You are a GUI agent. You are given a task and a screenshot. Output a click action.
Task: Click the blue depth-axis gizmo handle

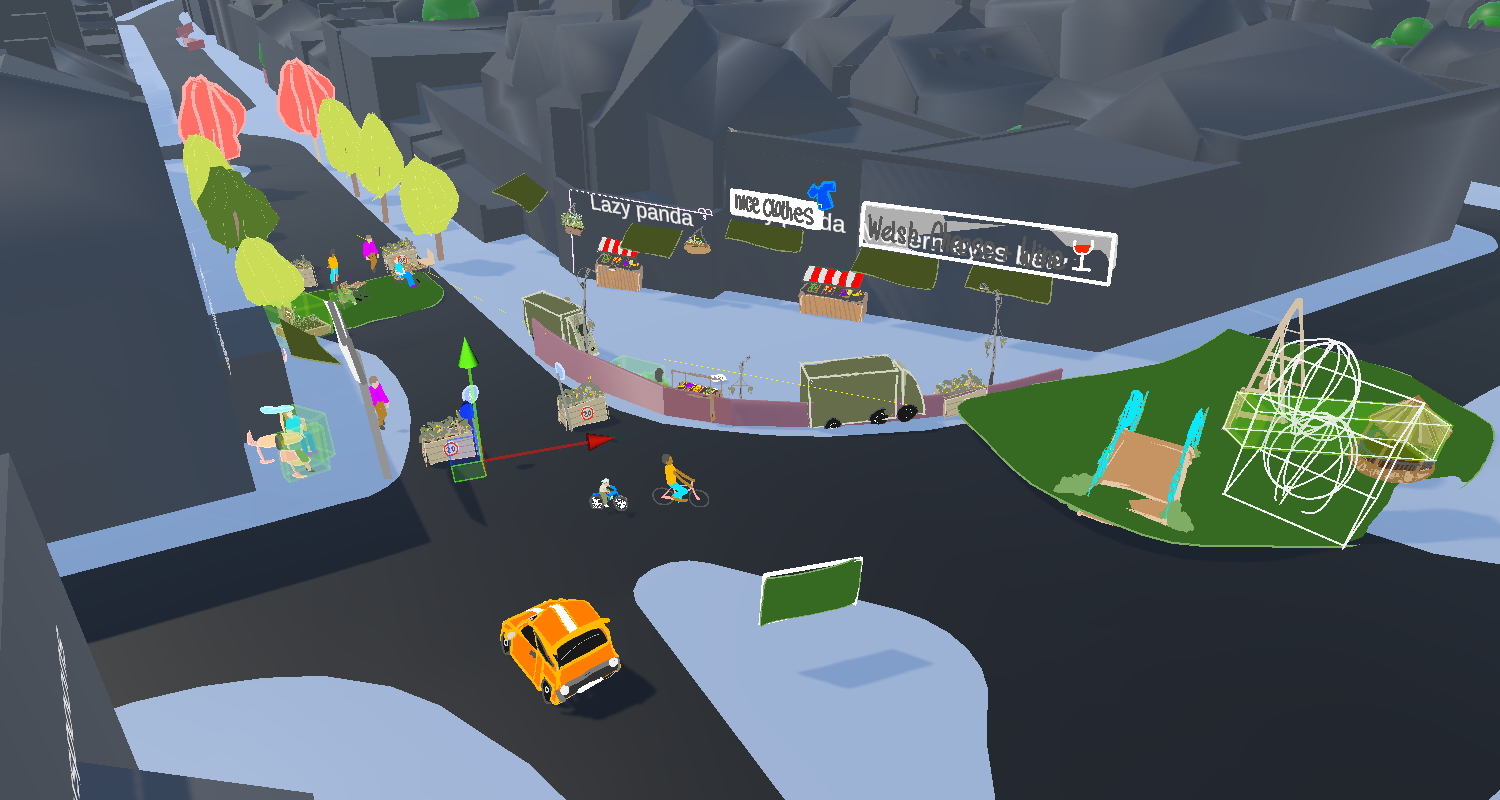[468, 410]
